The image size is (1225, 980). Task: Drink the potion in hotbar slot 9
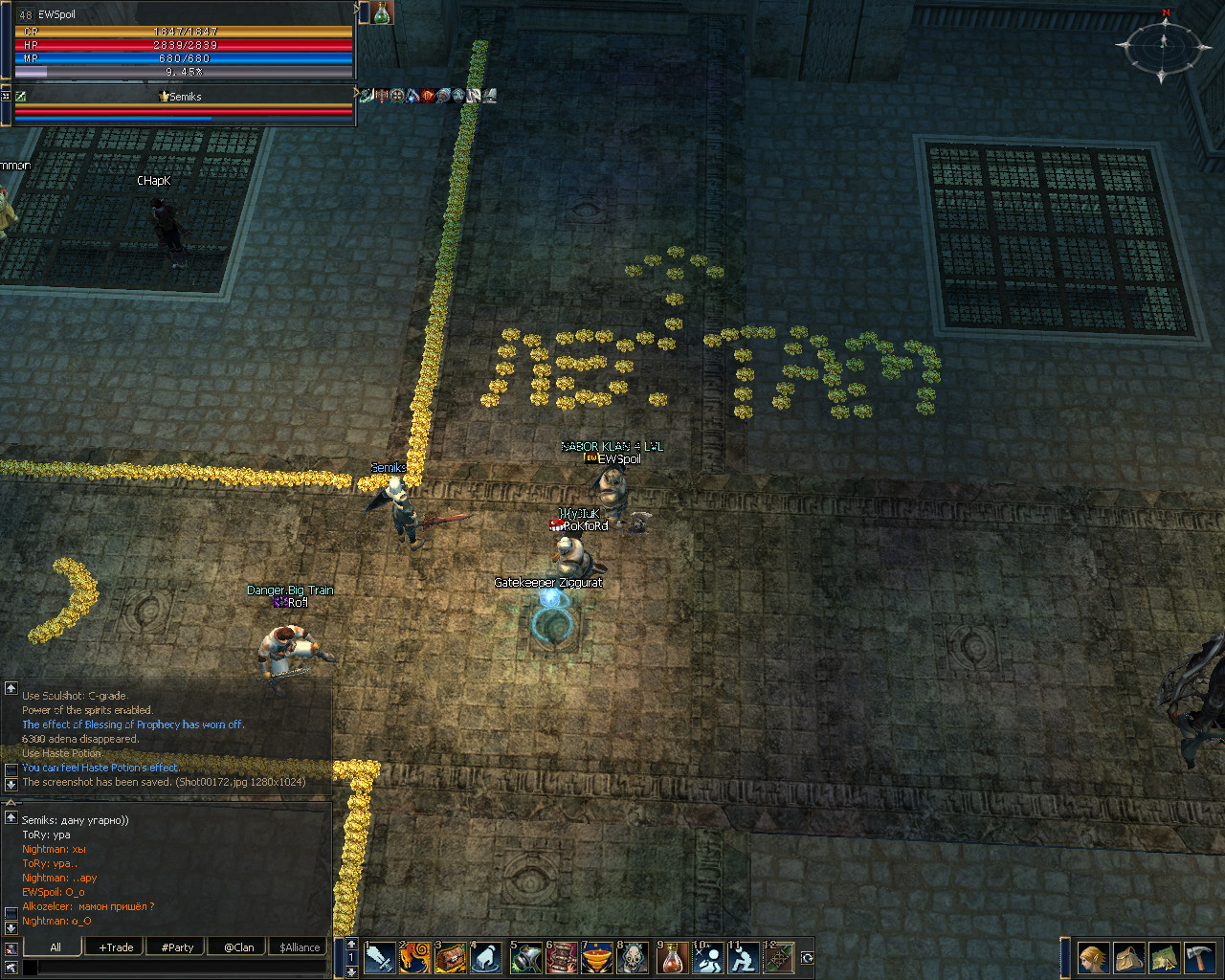coord(673,957)
